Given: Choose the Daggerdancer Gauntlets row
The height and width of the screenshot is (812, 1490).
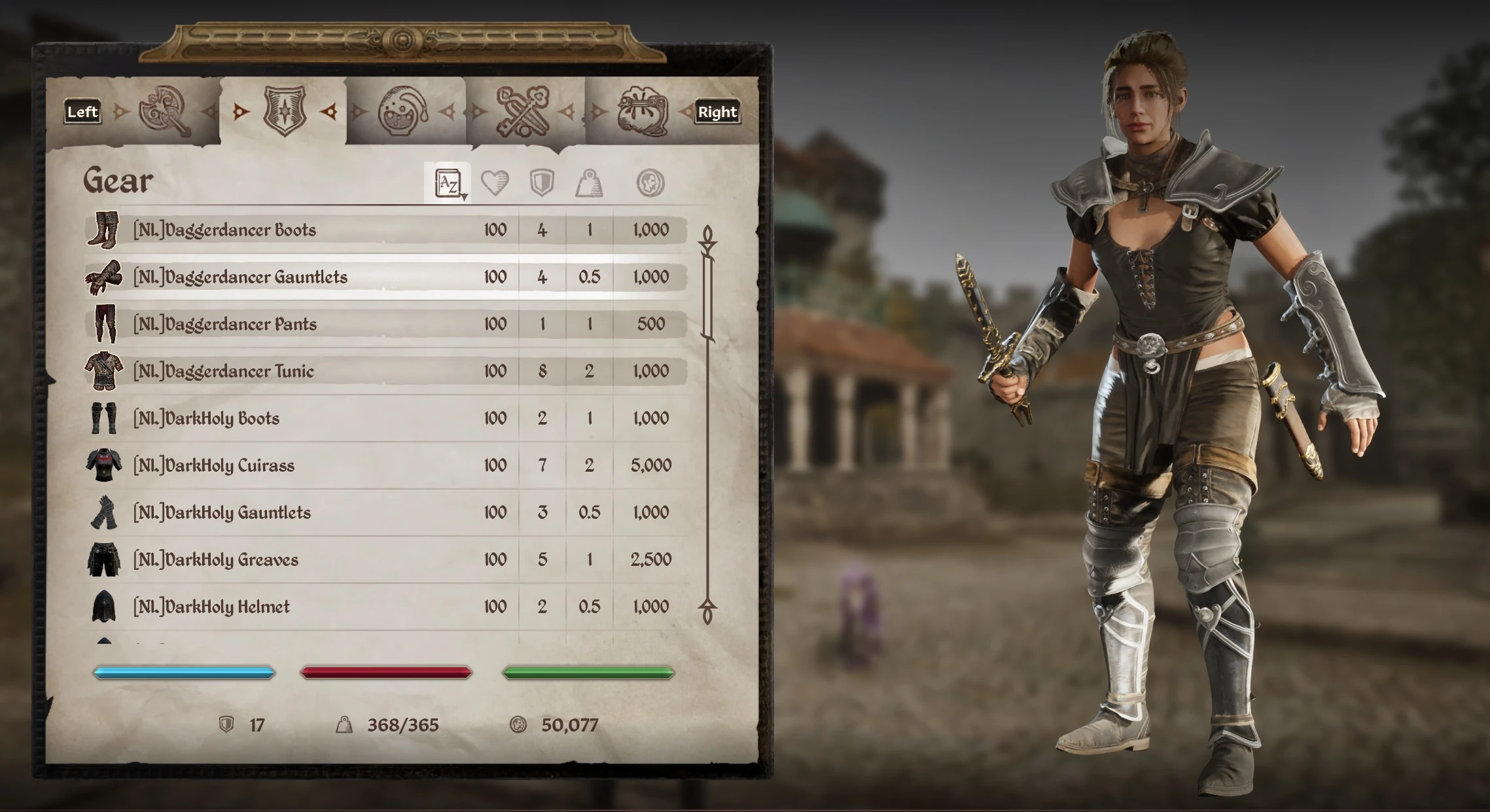Looking at the screenshot, I should [x=240, y=277].
